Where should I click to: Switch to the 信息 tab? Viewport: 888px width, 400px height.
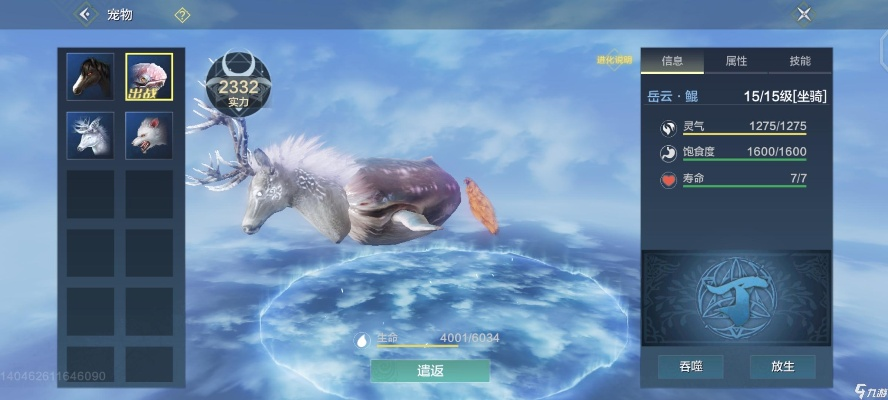point(672,61)
